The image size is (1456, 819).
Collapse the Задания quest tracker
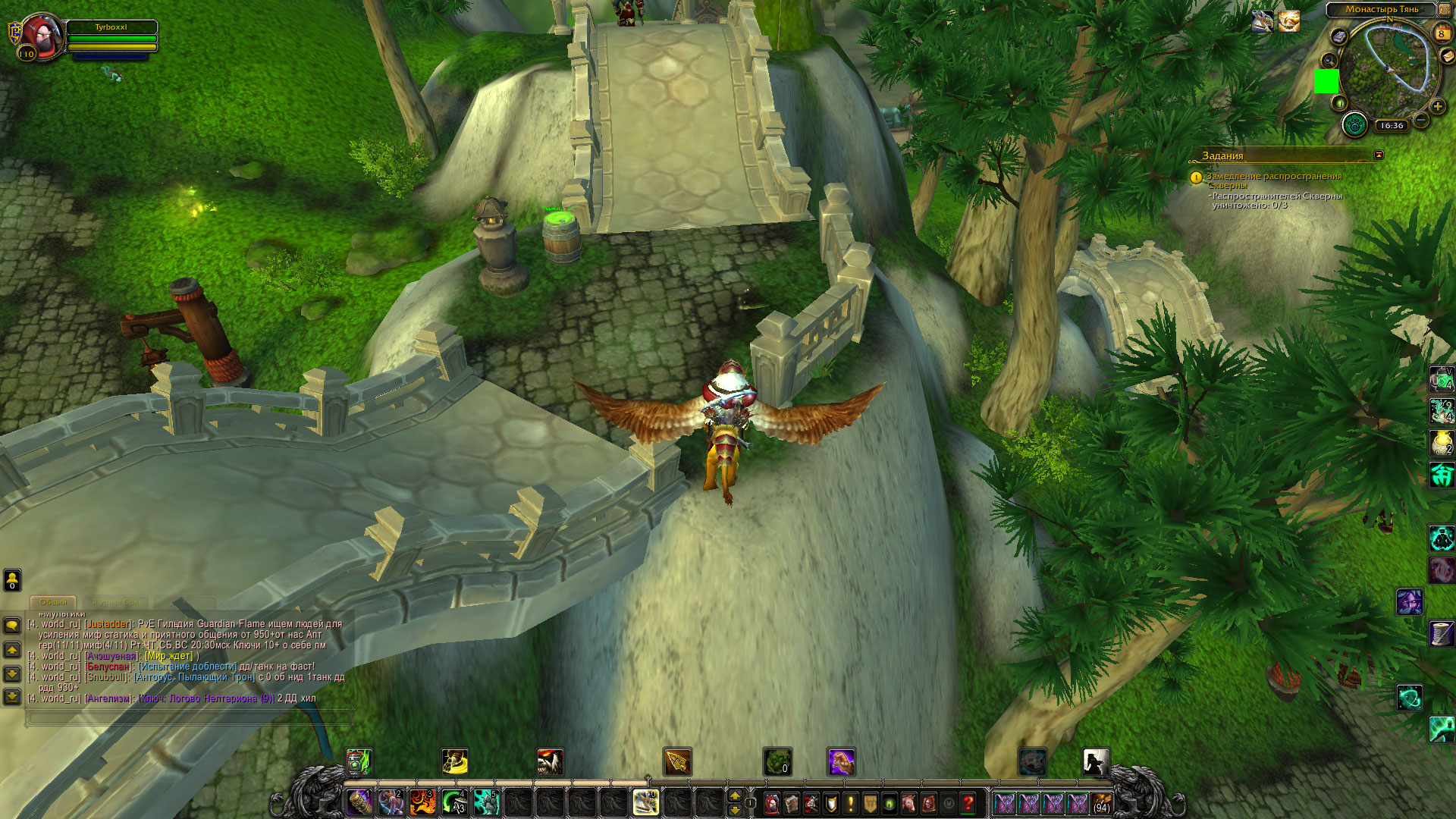(x=1379, y=155)
